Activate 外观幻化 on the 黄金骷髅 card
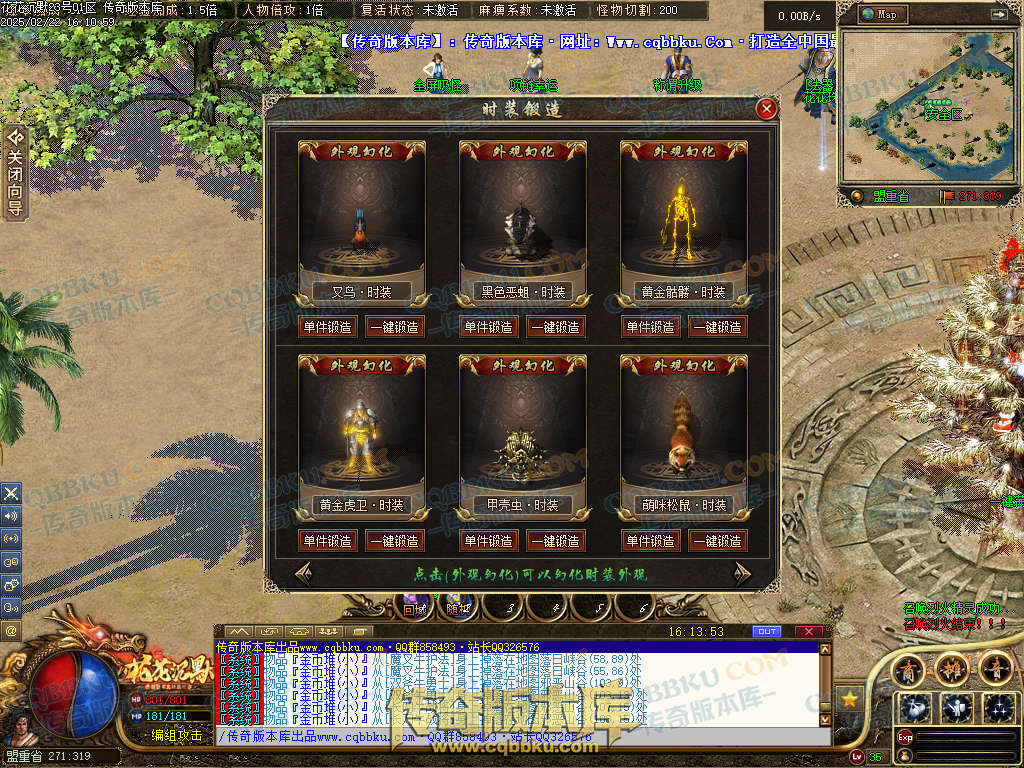The height and width of the screenshot is (768, 1024). point(684,152)
